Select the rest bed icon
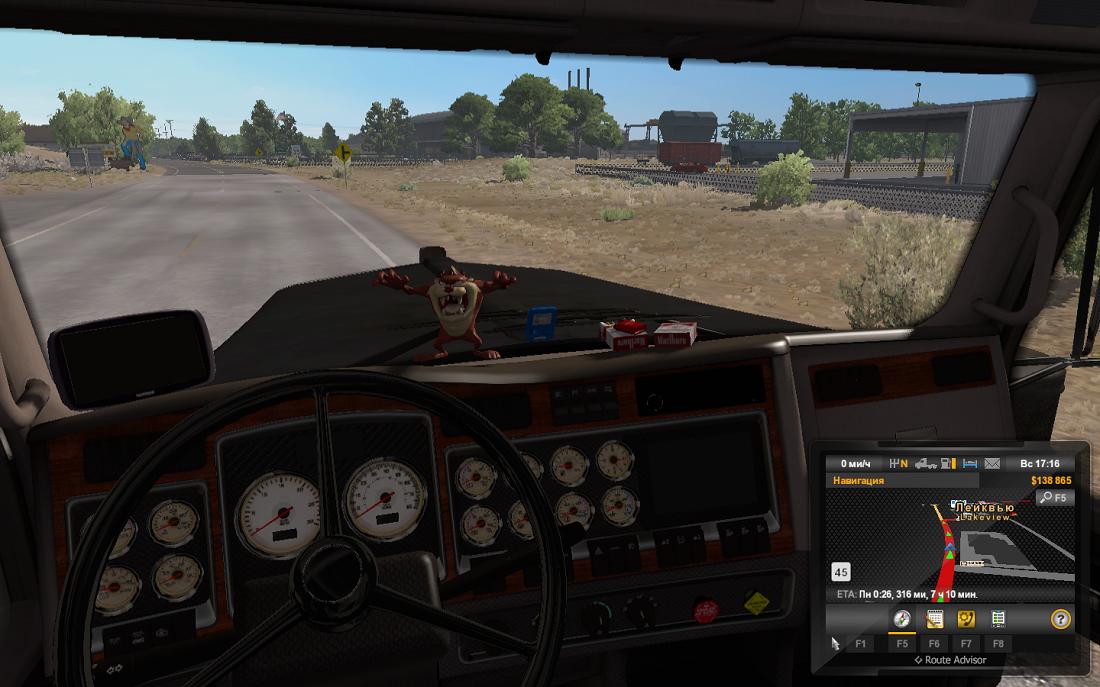The width and height of the screenshot is (1100, 687). pos(969,464)
